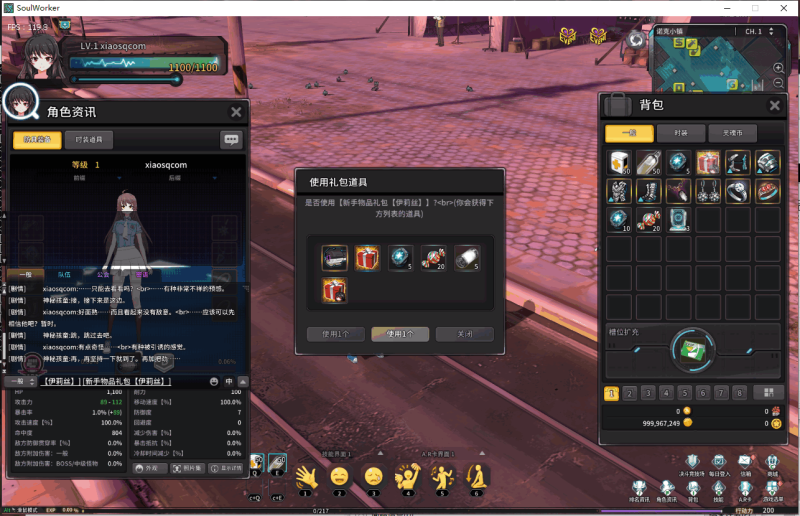This screenshot has height=516, width=800.
Task: Switch to the 时装 tab in the backpack
Action: pyautogui.click(x=680, y=133)
